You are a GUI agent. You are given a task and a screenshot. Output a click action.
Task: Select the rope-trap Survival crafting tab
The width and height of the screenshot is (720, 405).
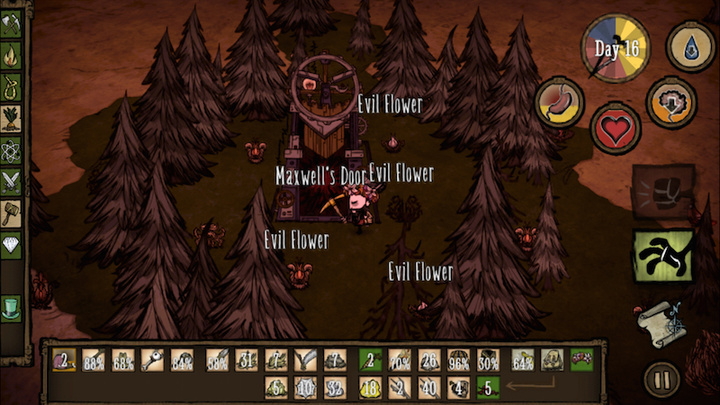coord(12,87)
